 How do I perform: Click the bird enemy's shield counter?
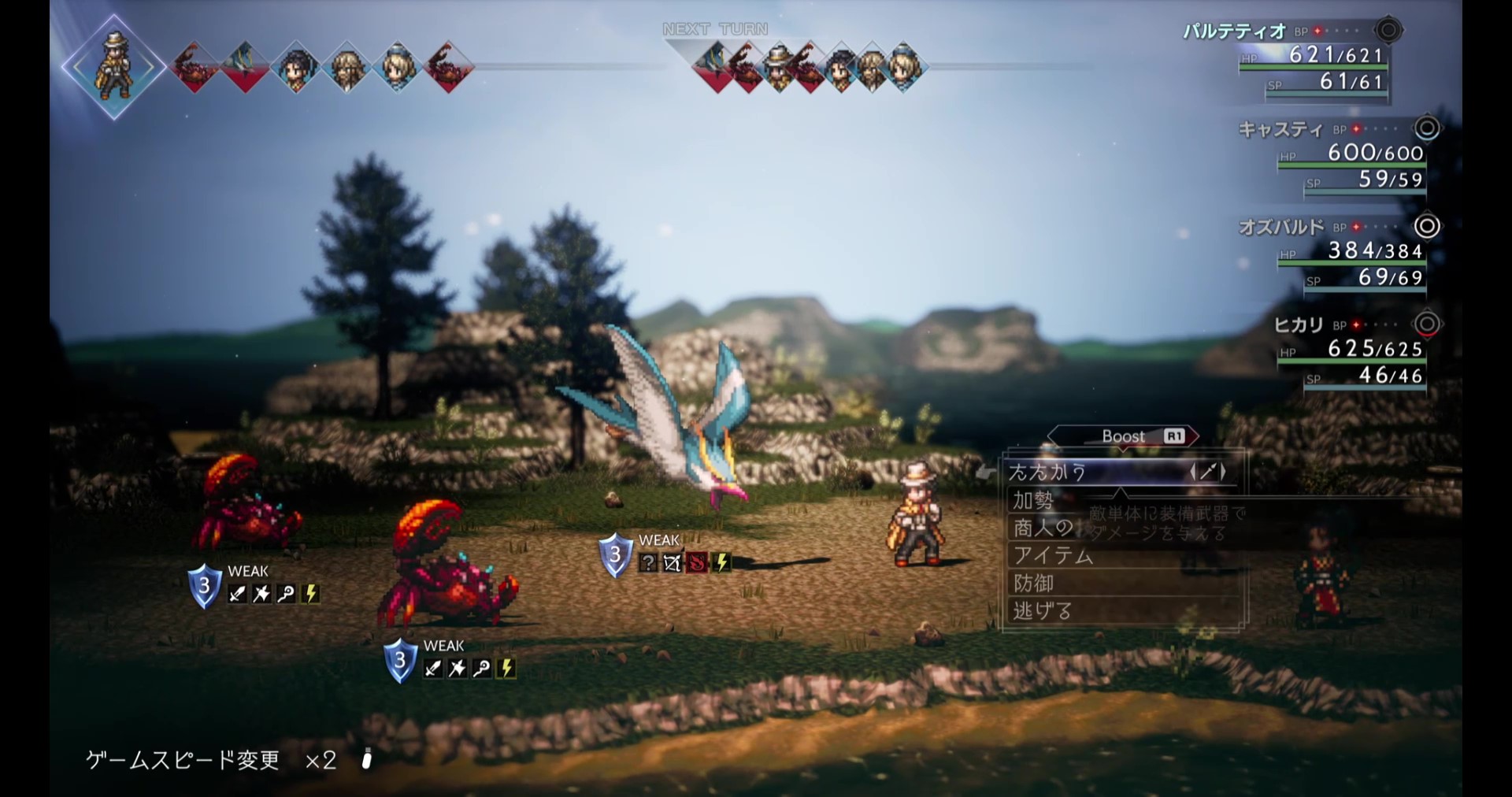(x=615, y=556)
